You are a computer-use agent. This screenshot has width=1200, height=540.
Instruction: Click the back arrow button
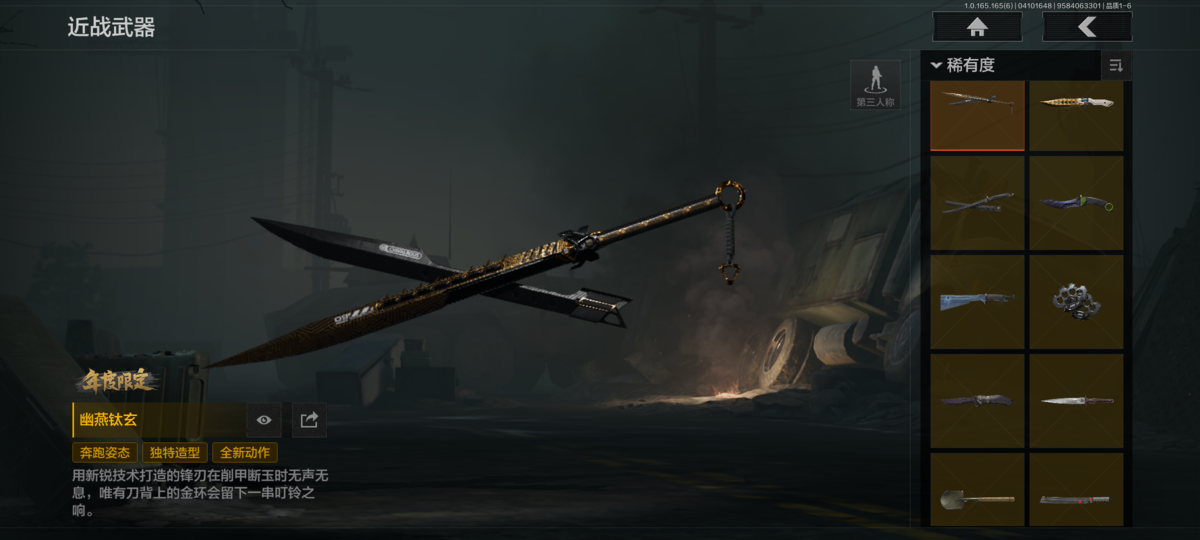point(1087,27)
